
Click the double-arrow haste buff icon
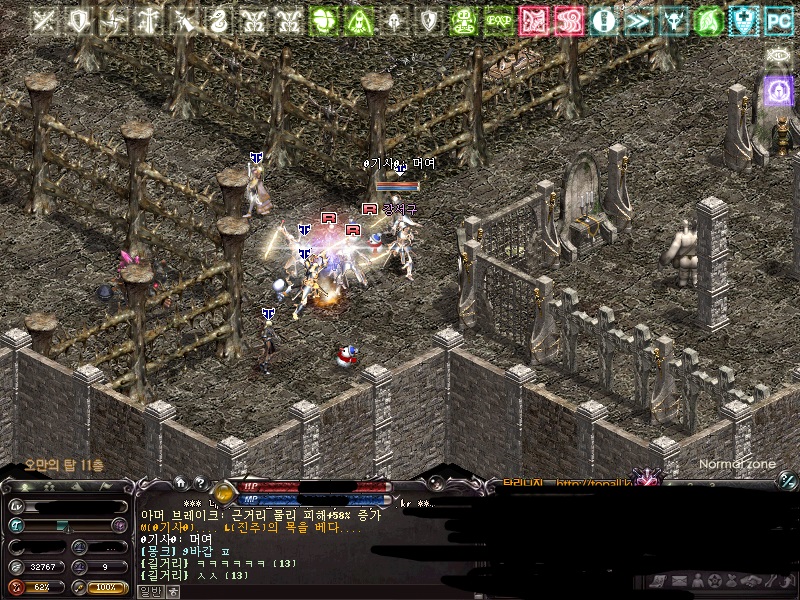coord(638,19)
